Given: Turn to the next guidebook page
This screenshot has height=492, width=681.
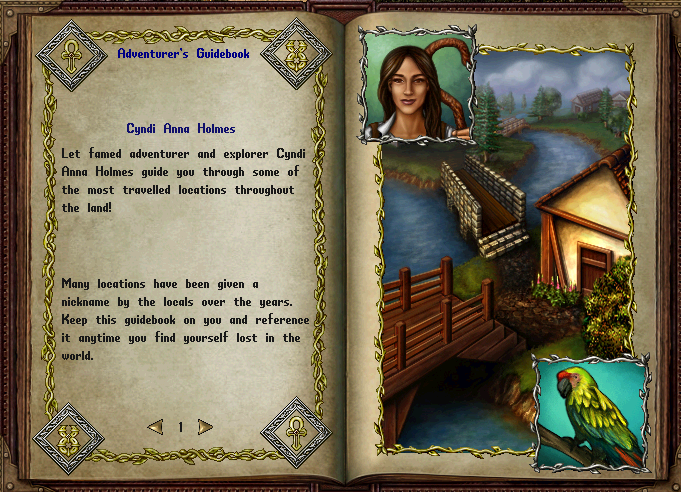Looking at the screenshot, I should [205, 427].
